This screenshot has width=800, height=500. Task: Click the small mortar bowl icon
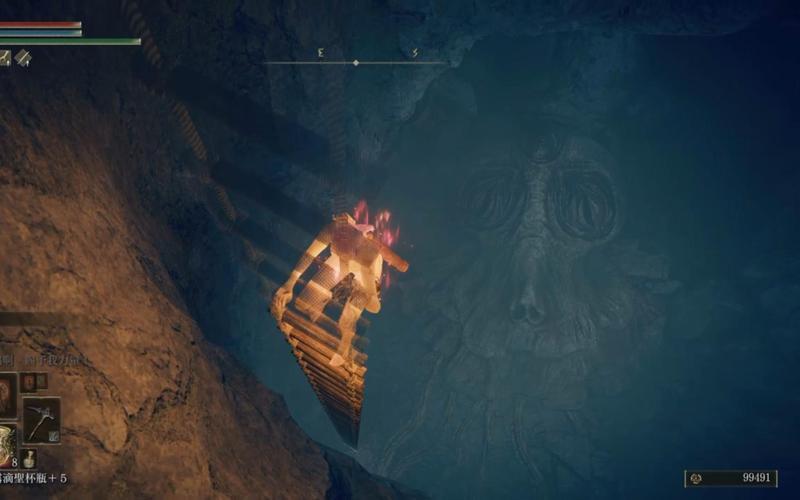[x=30, y=460]
